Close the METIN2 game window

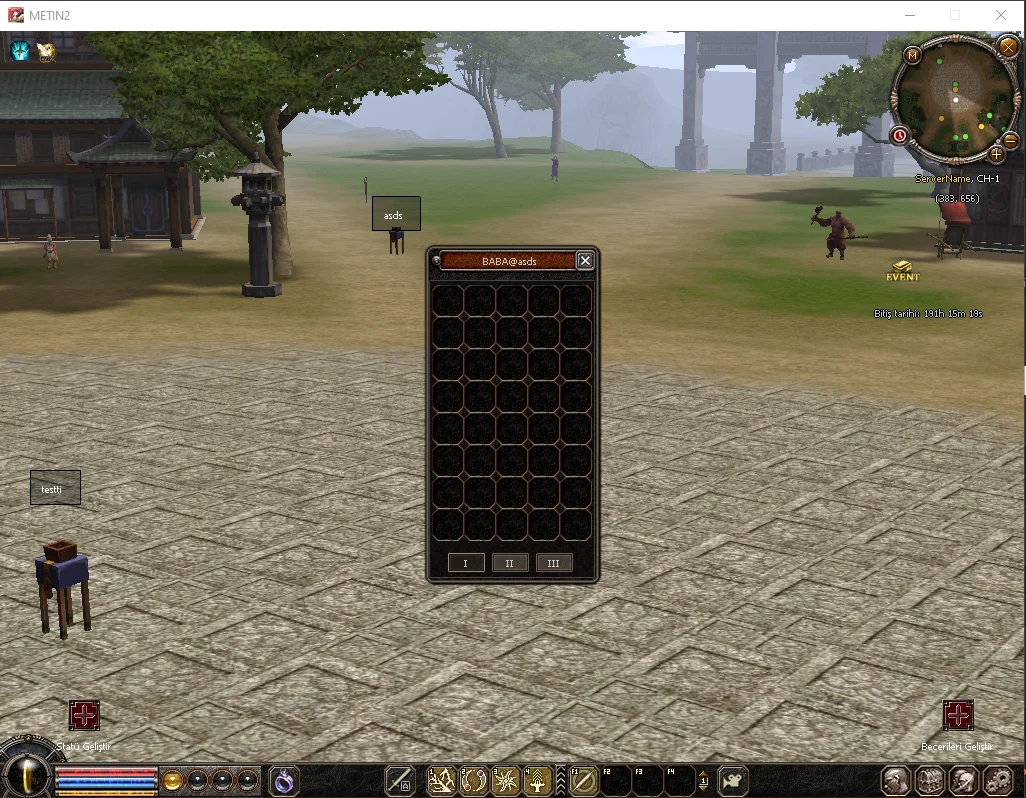click(x=1001, y=15)
